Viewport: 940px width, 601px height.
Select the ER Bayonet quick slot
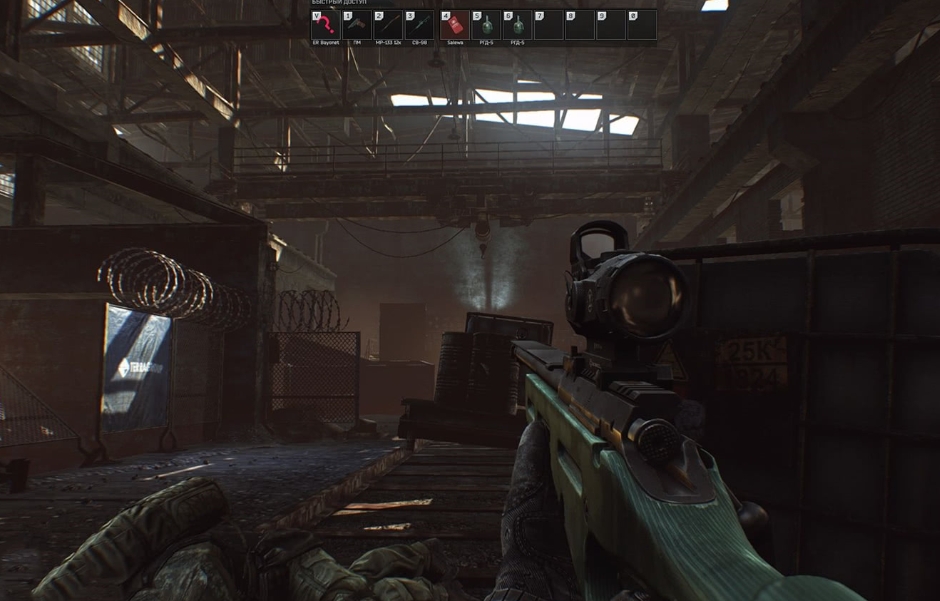325,25
